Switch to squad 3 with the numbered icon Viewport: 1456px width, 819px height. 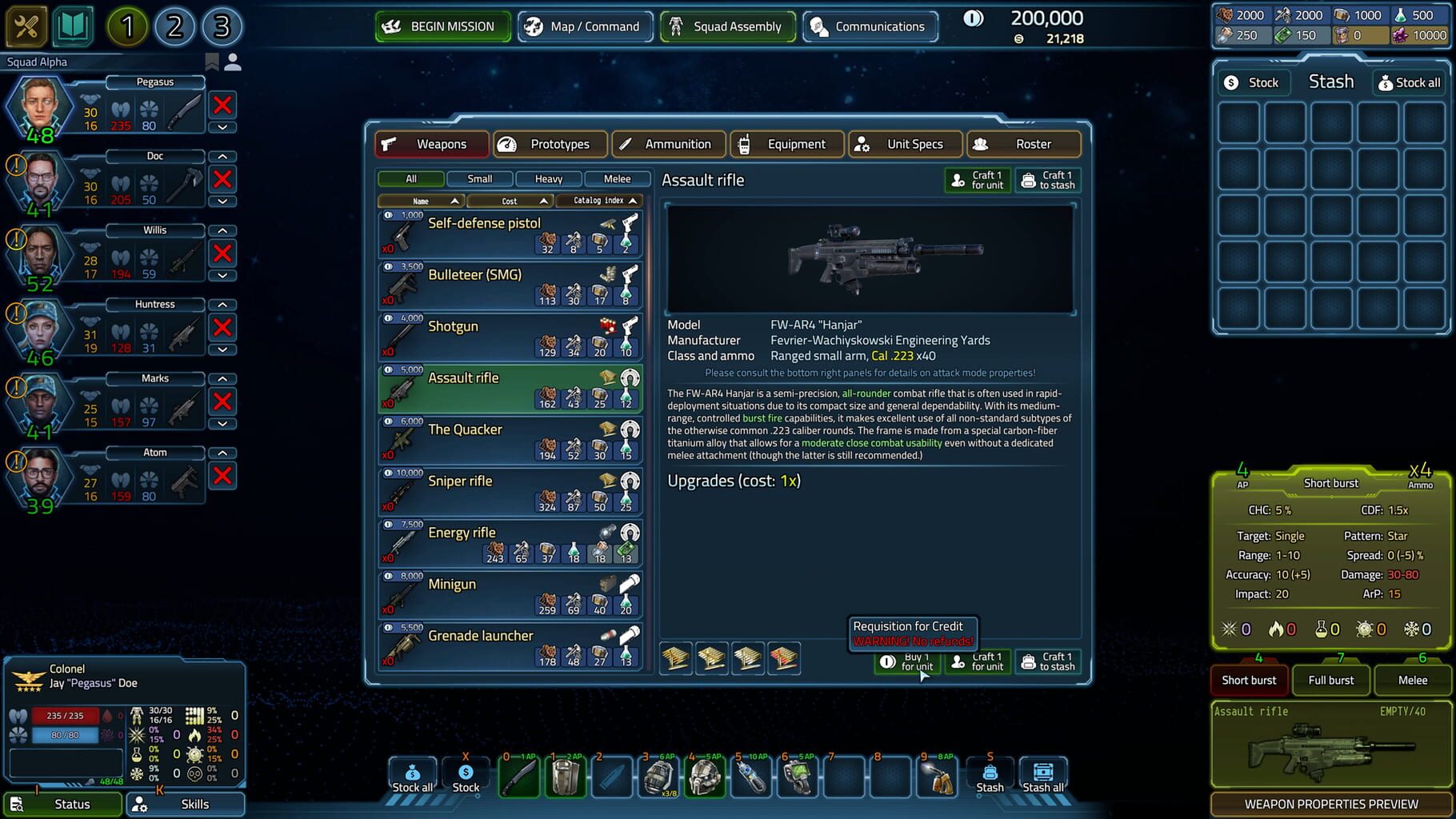(x=222, y=26)
